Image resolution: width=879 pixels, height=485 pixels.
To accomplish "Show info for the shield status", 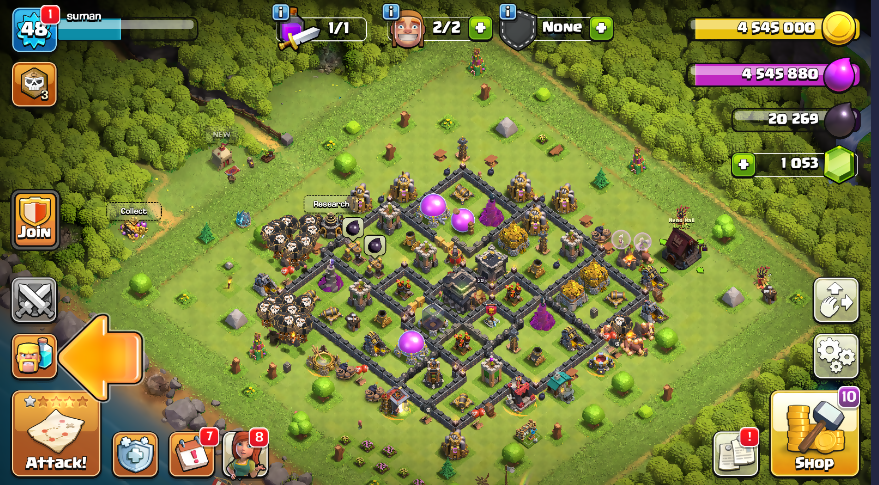I will click(508, 13).
